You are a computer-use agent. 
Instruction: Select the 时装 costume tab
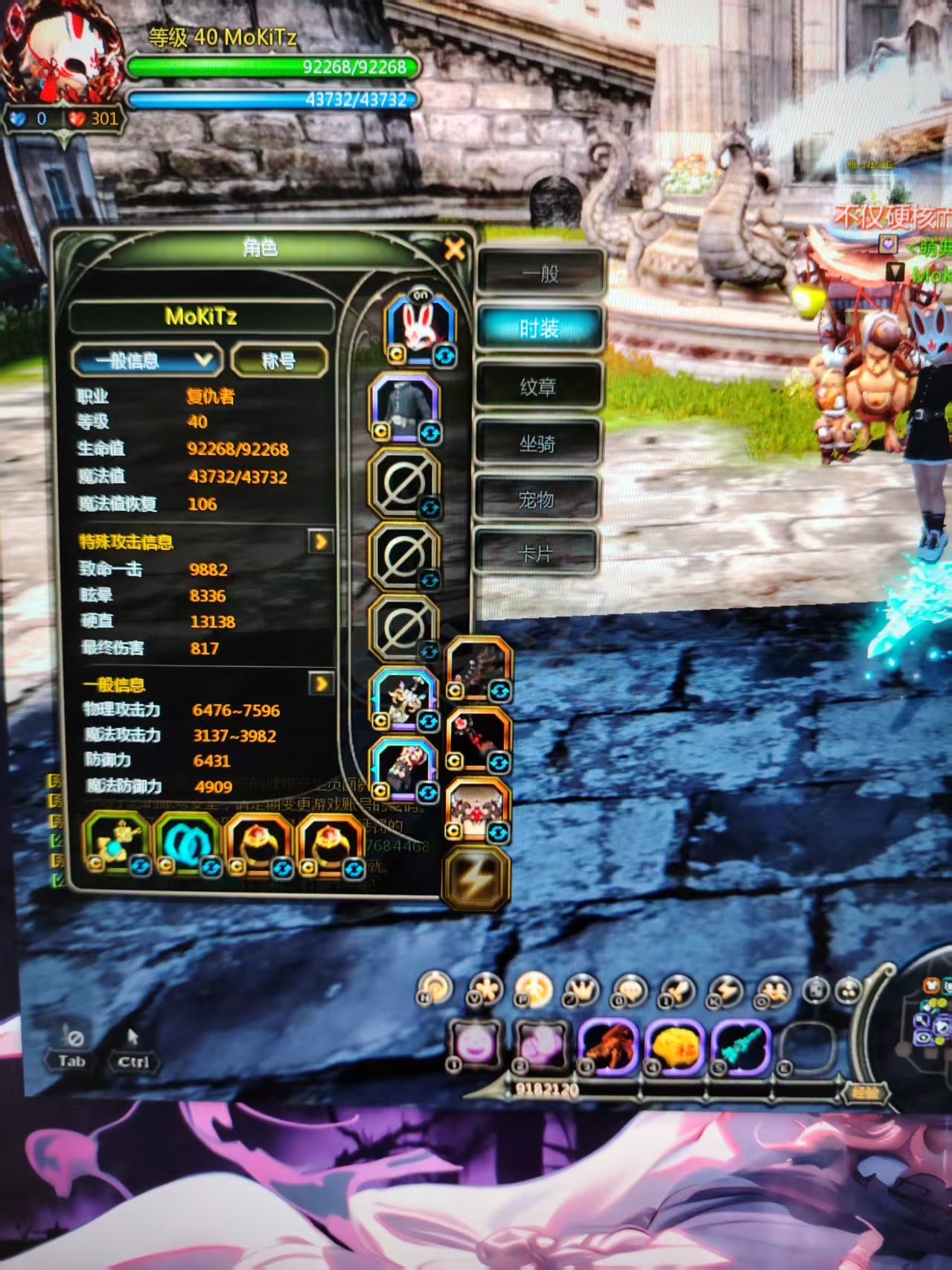(539, 328)
